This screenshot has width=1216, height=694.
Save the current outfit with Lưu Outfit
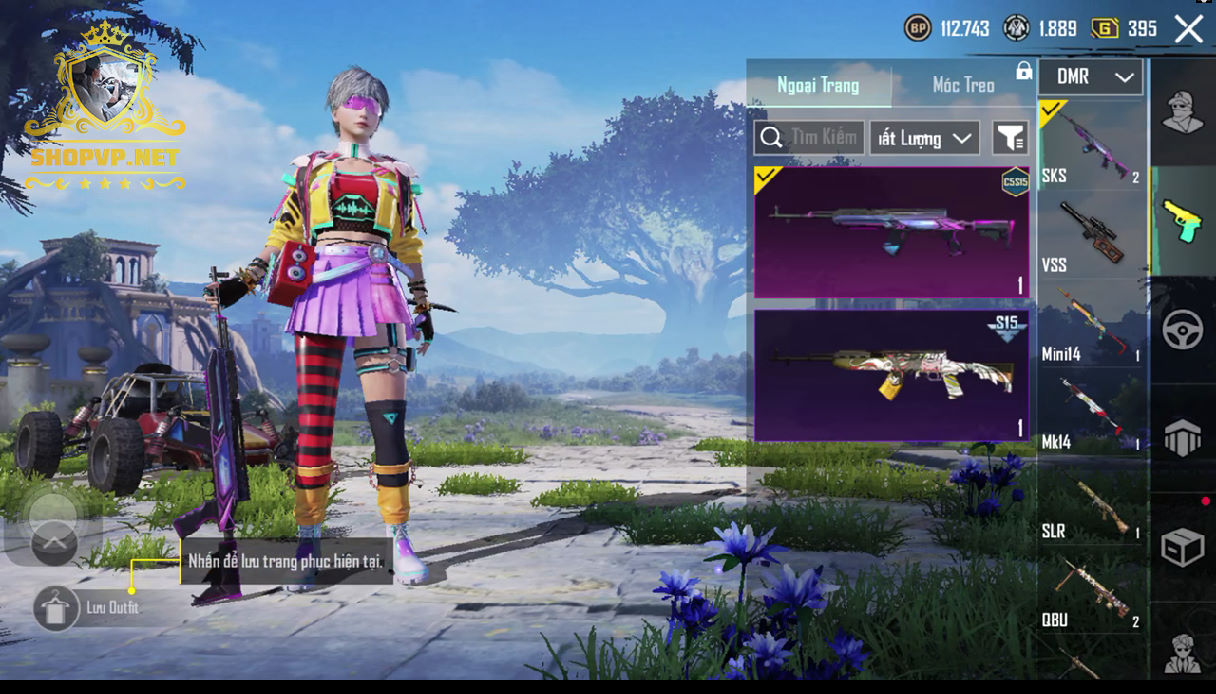click(57, 608)
